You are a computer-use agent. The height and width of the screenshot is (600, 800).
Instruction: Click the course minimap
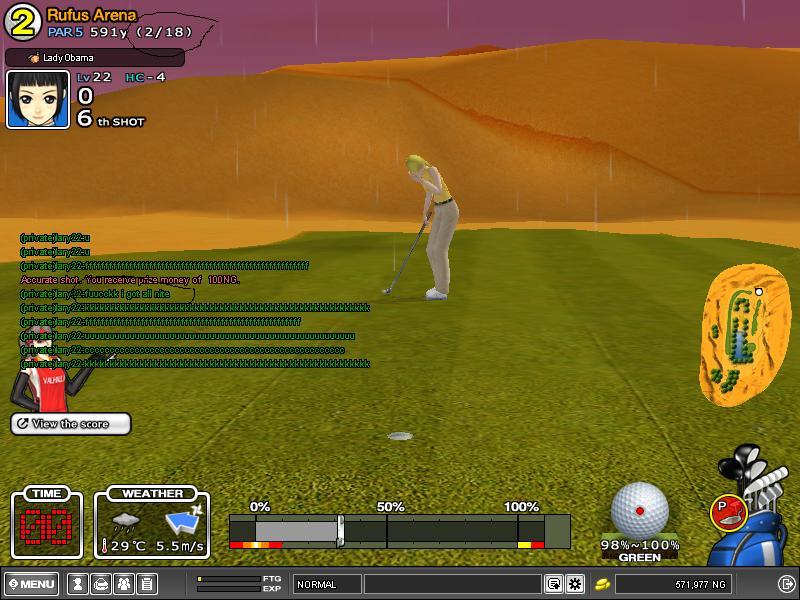tap(738, 332)
